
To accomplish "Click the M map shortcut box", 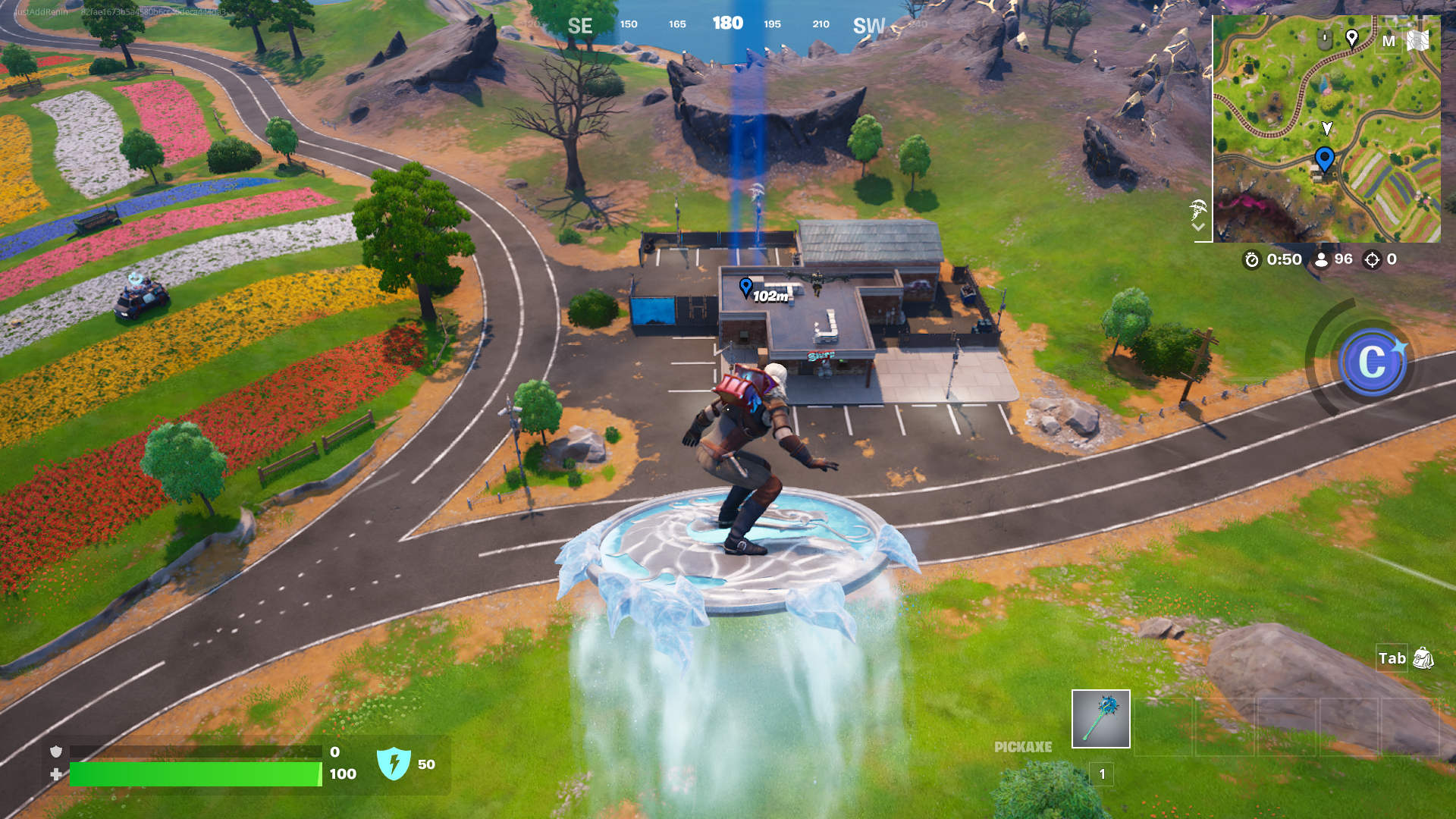I will click(1390, 42).
